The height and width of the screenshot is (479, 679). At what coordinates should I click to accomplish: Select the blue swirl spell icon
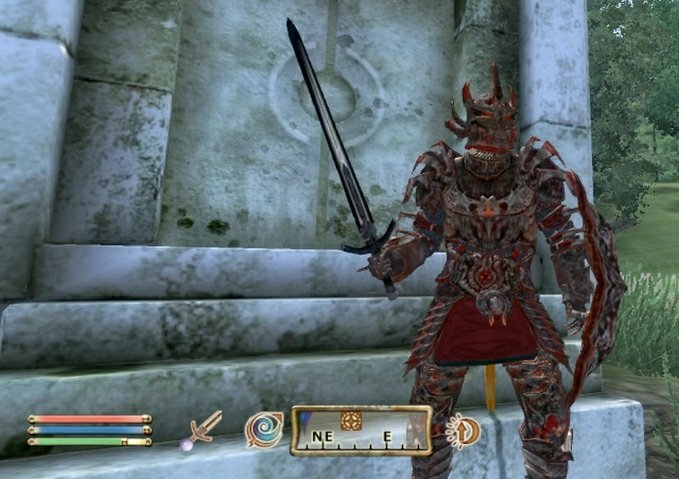263,430
